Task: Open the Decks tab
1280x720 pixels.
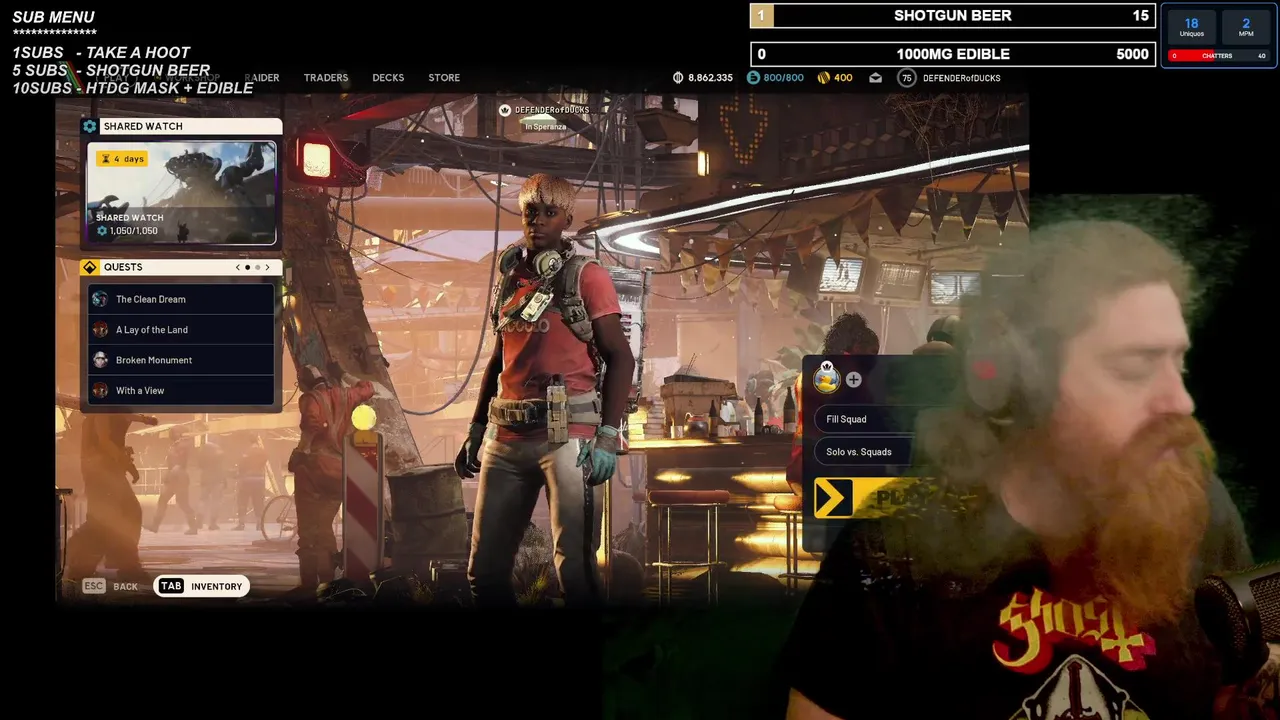Action: [x=388, y=78]
